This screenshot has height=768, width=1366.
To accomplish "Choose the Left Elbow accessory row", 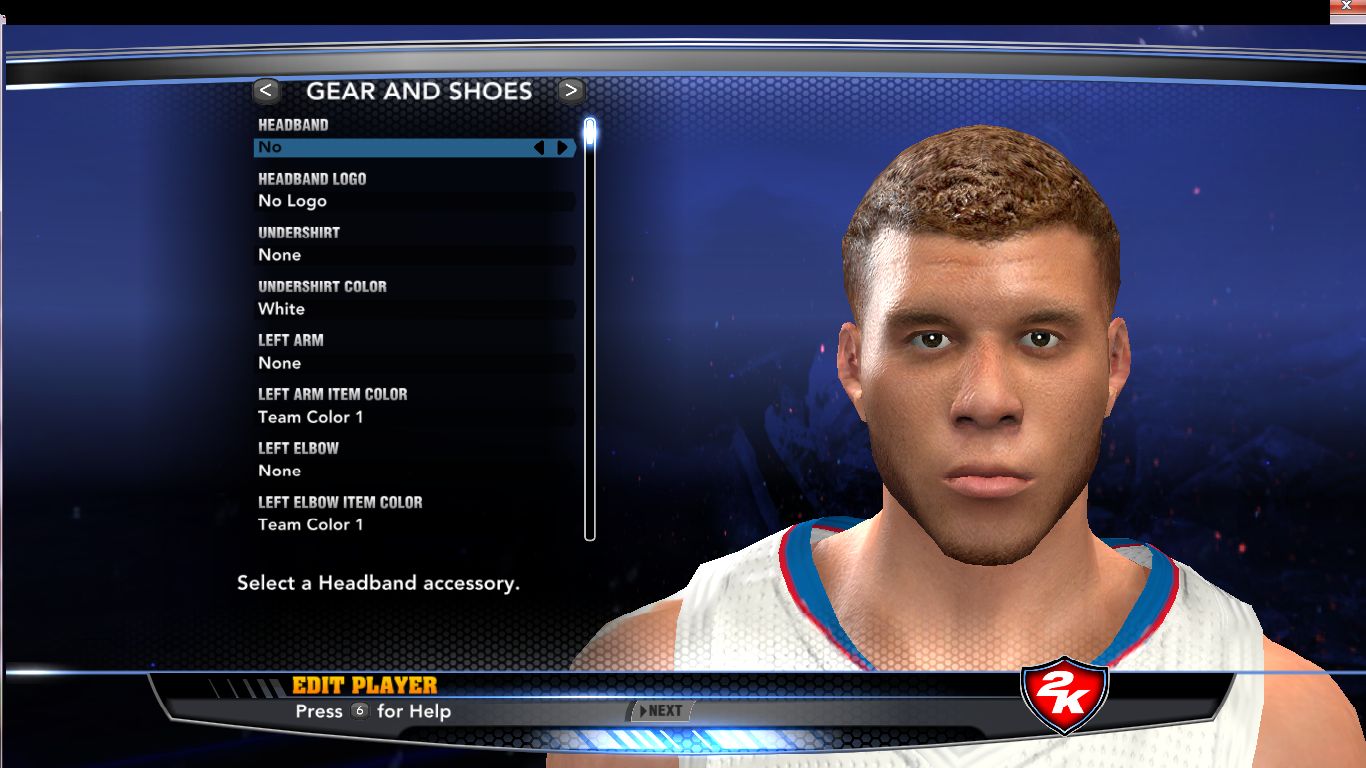I will point(400,471).
